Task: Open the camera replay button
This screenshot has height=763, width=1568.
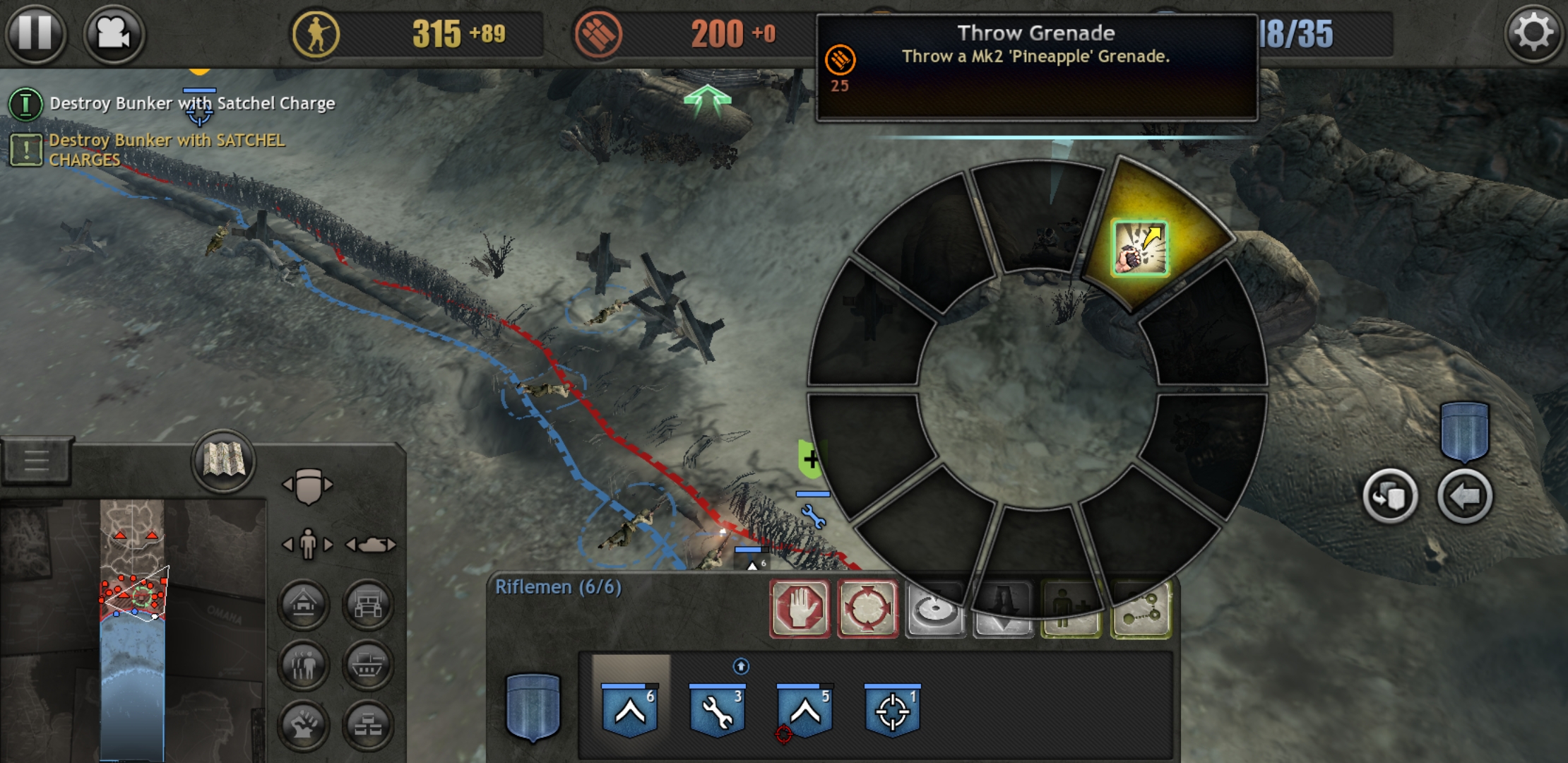Action: (114, 33)
